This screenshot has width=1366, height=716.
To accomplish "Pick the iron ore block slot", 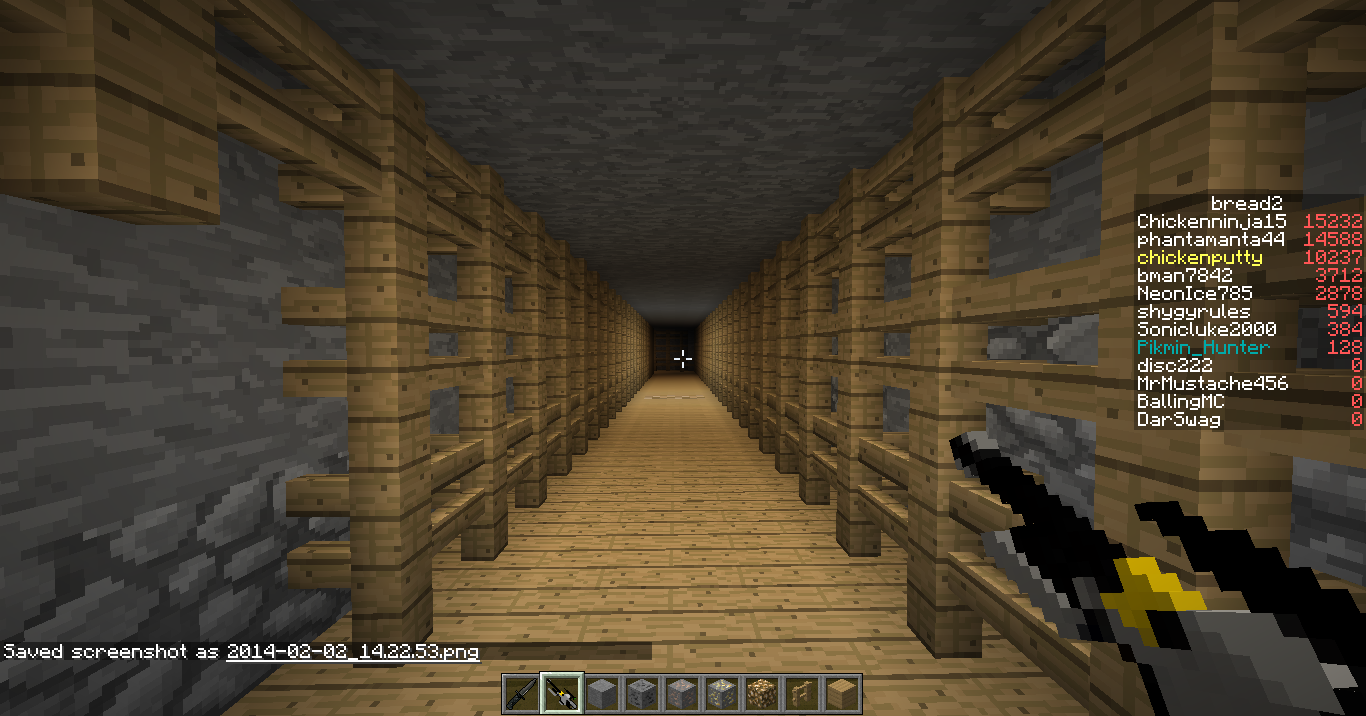I will pos(681,693).
